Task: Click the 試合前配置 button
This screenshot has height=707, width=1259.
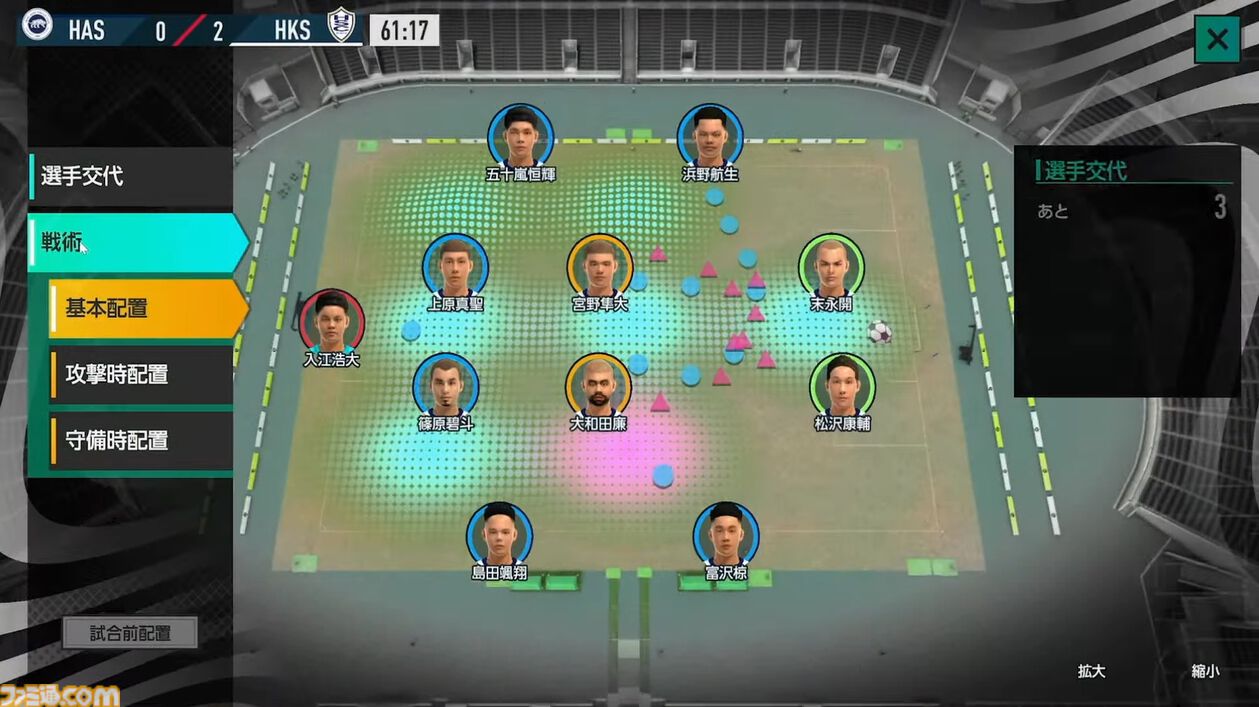Action: 130,633
